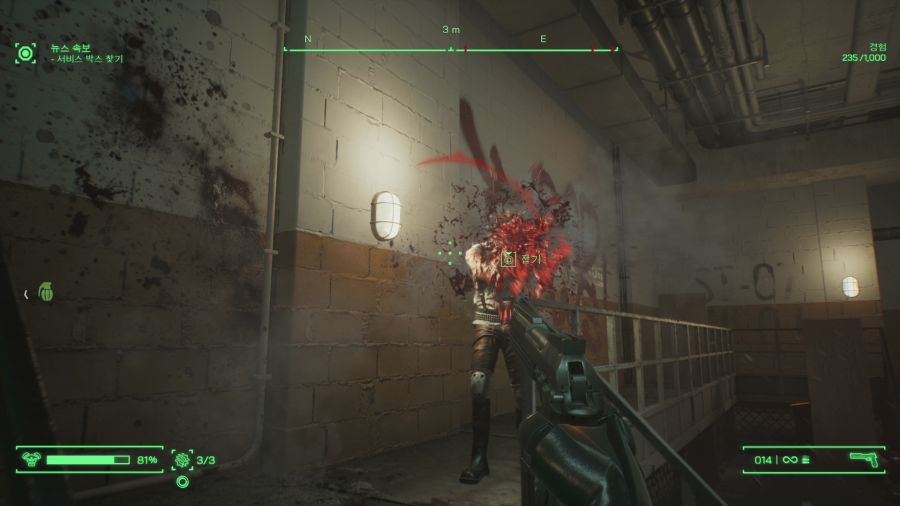The image size is (900, 506).
Task: Click the compass bar heading strip
Action: tap(450, 48)
